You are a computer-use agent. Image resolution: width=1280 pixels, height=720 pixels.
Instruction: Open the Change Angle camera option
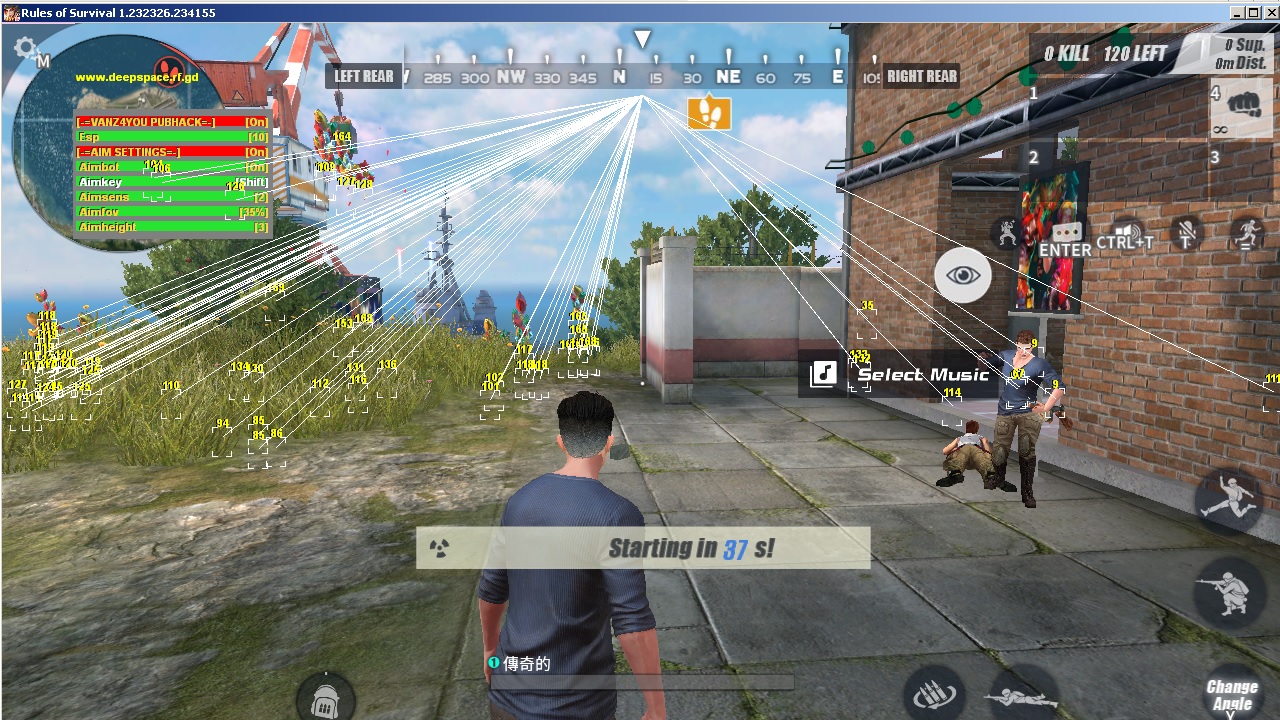(x=1232, y=694)
